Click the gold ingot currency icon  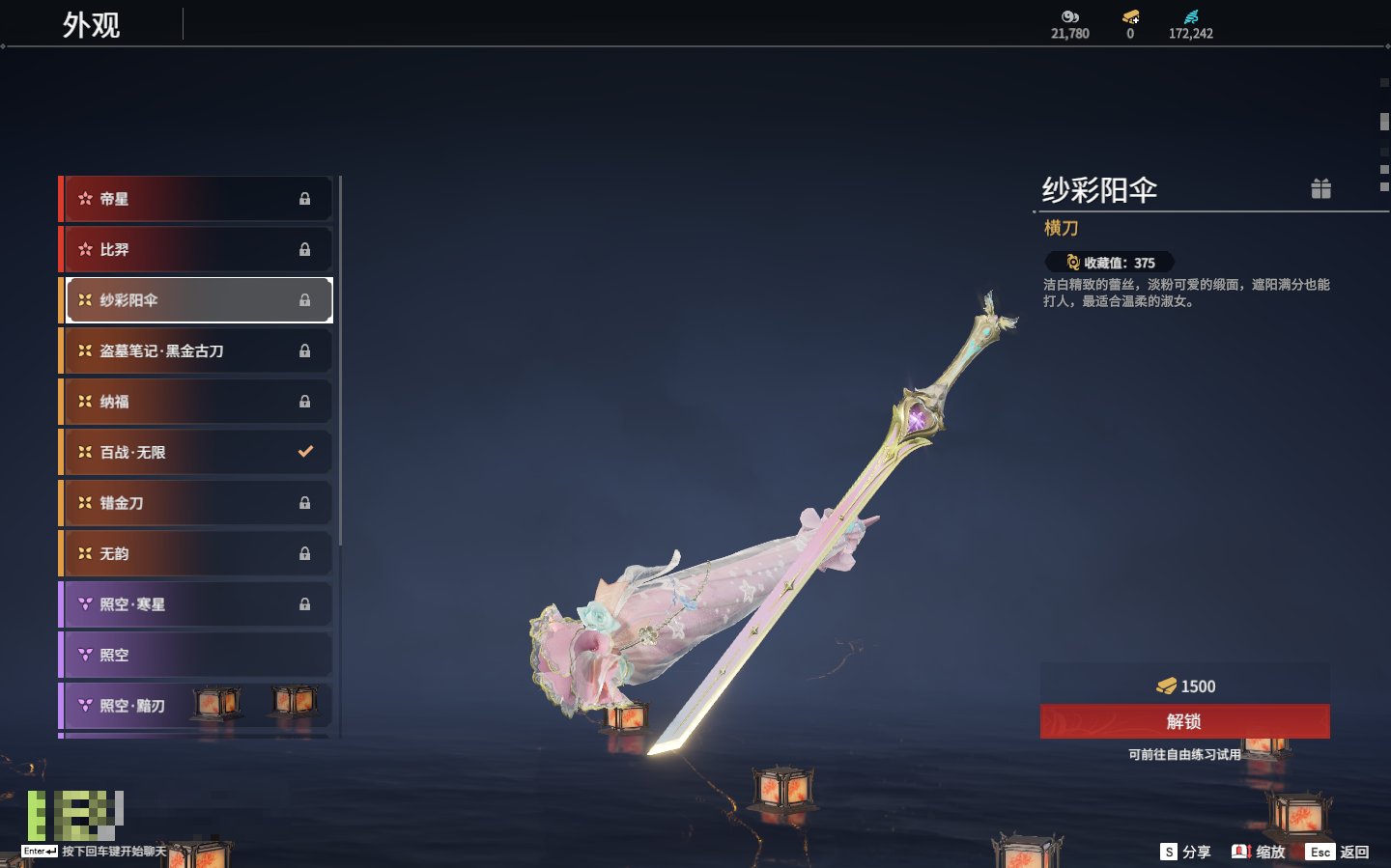pos(1130,17)
